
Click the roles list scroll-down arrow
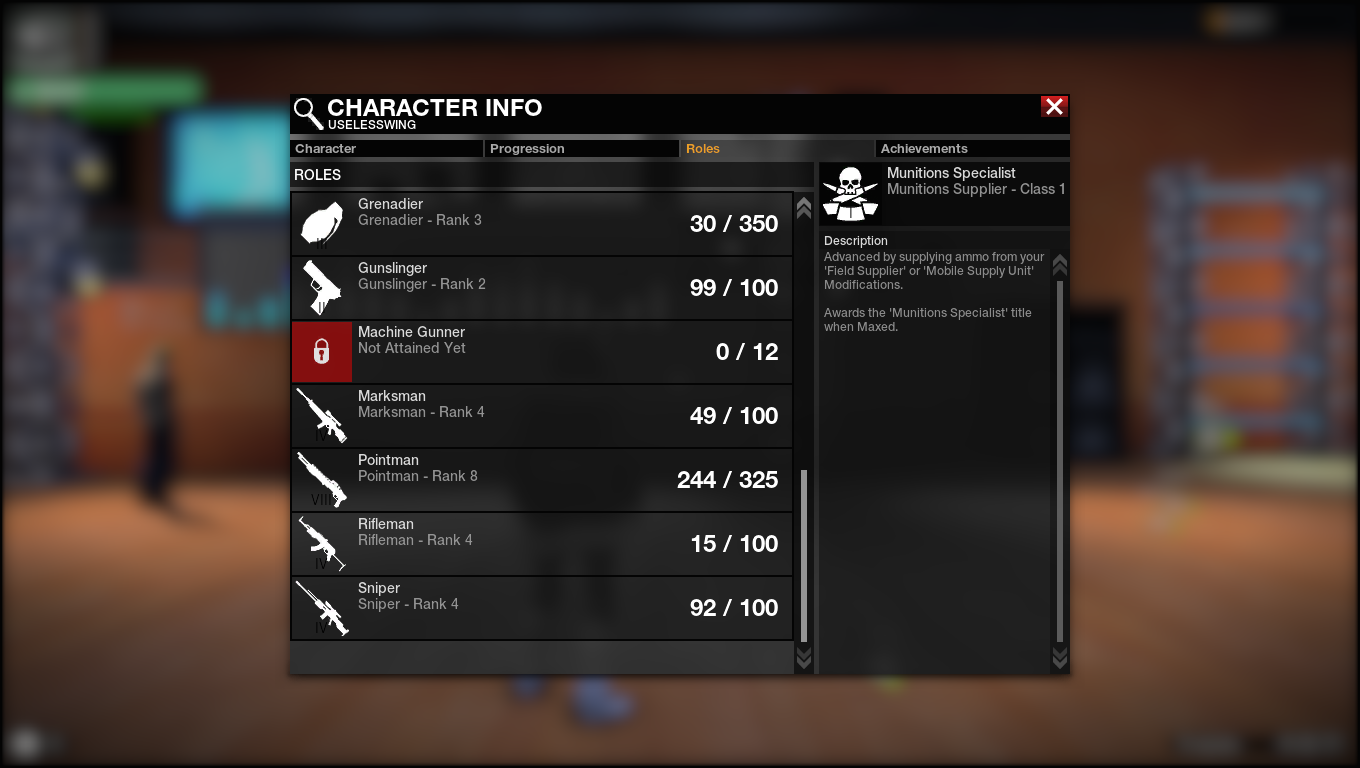point(803,658)
